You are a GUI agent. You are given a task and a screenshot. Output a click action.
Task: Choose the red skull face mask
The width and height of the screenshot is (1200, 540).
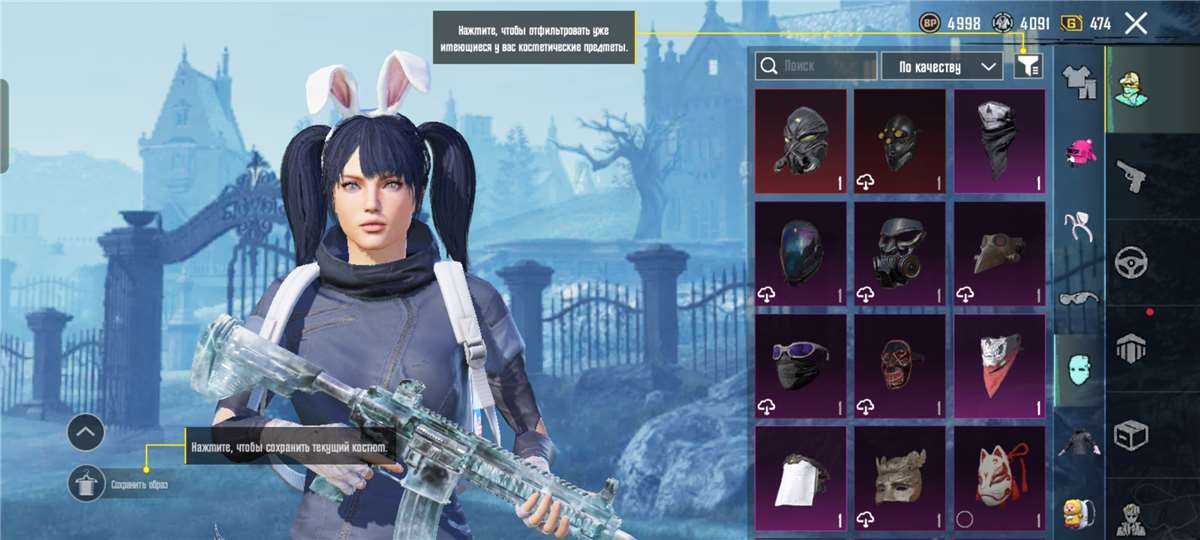click(x=899, y=365)
